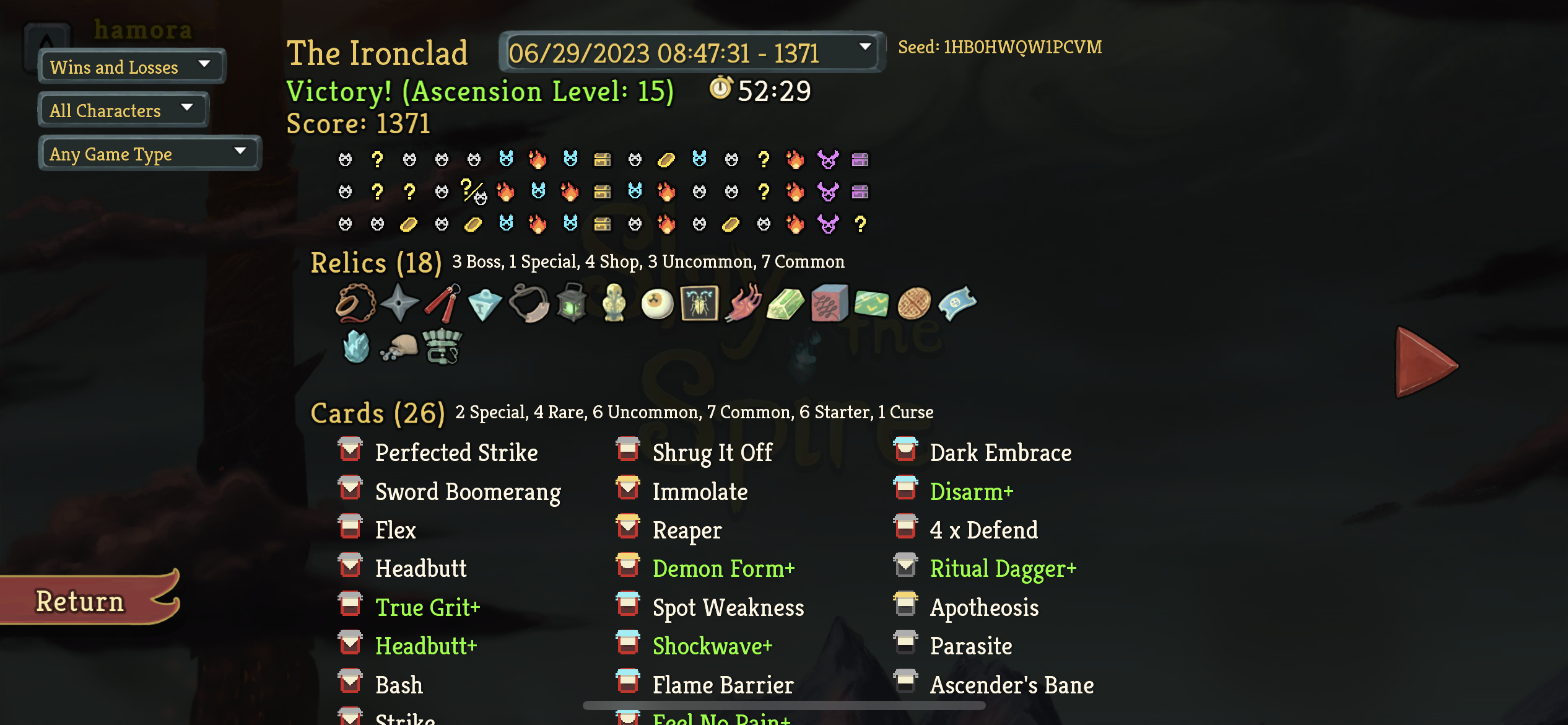Click a treasure chest icon in the map path
1568x725 pixels.
pos(604,159)
